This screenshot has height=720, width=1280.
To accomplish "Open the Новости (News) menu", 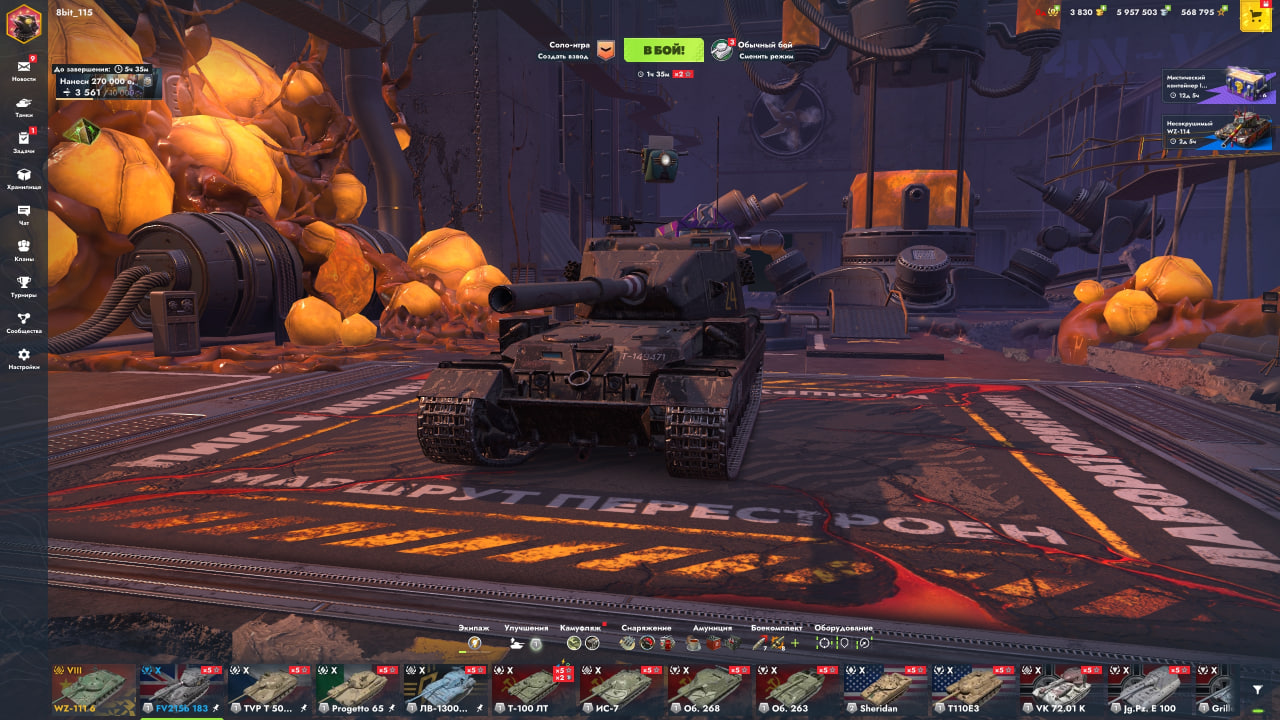I will [24, 70].
